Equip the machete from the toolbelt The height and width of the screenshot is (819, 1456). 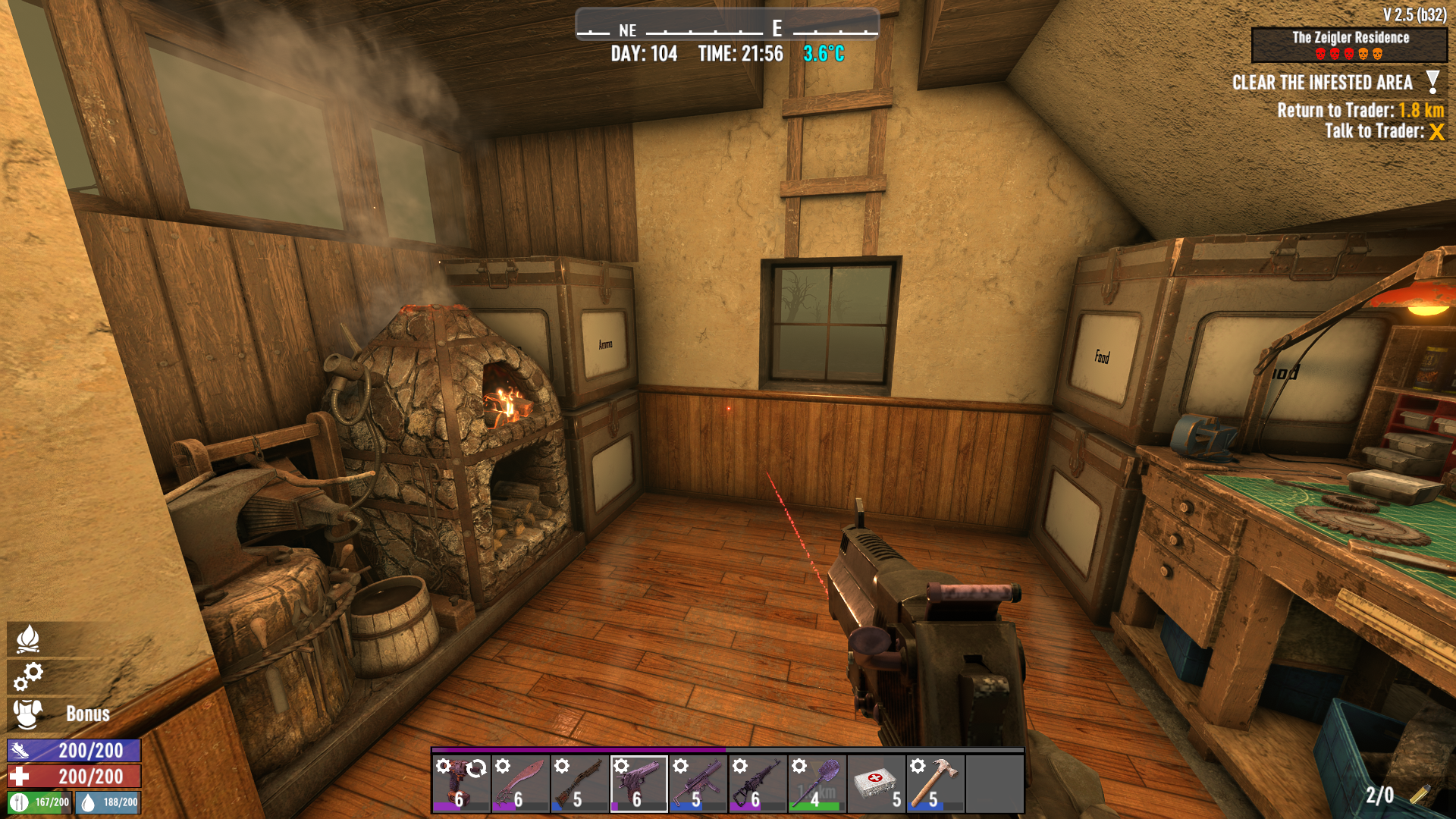tap(520, 783)
